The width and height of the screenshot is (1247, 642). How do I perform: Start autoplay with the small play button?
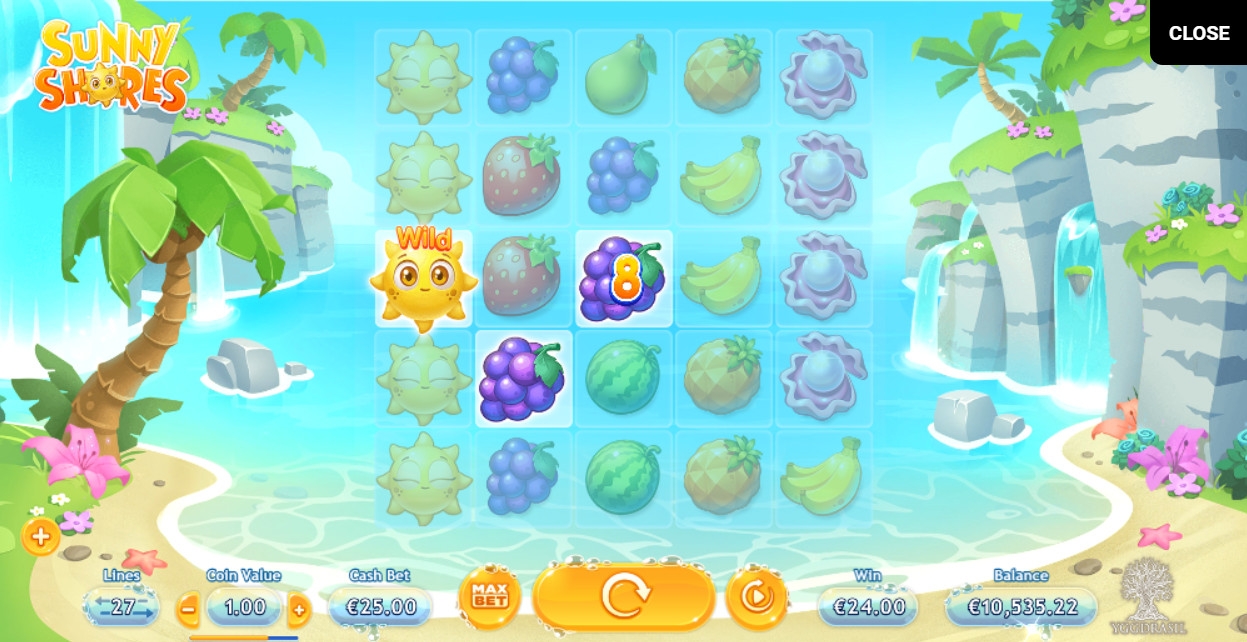(x=757, y=598)
